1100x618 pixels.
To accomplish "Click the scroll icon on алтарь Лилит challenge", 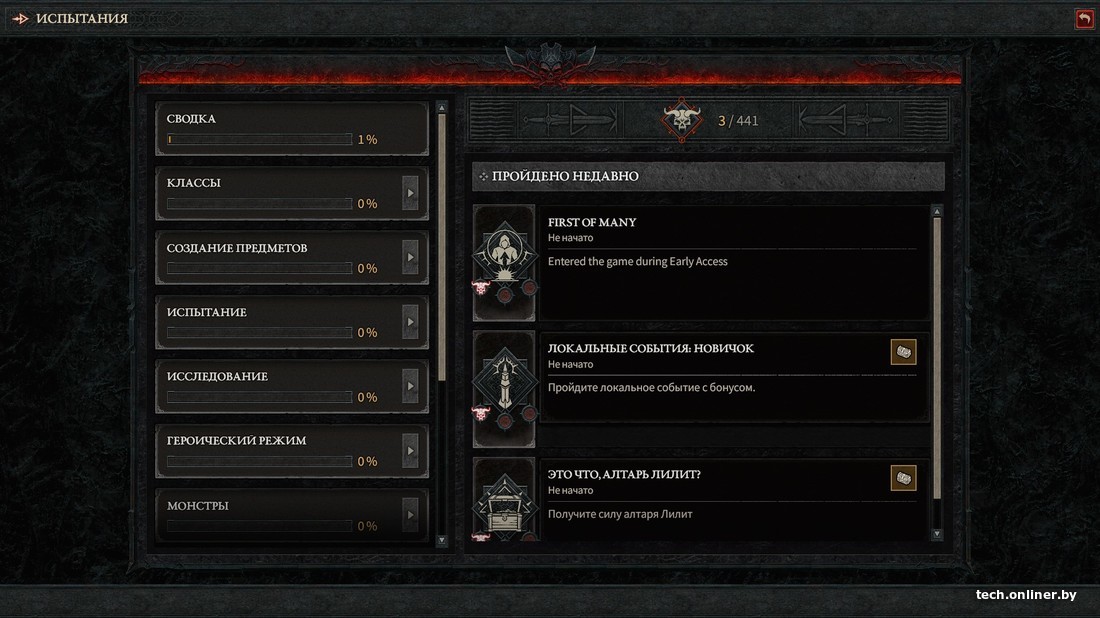I will (x=903, y=478).
